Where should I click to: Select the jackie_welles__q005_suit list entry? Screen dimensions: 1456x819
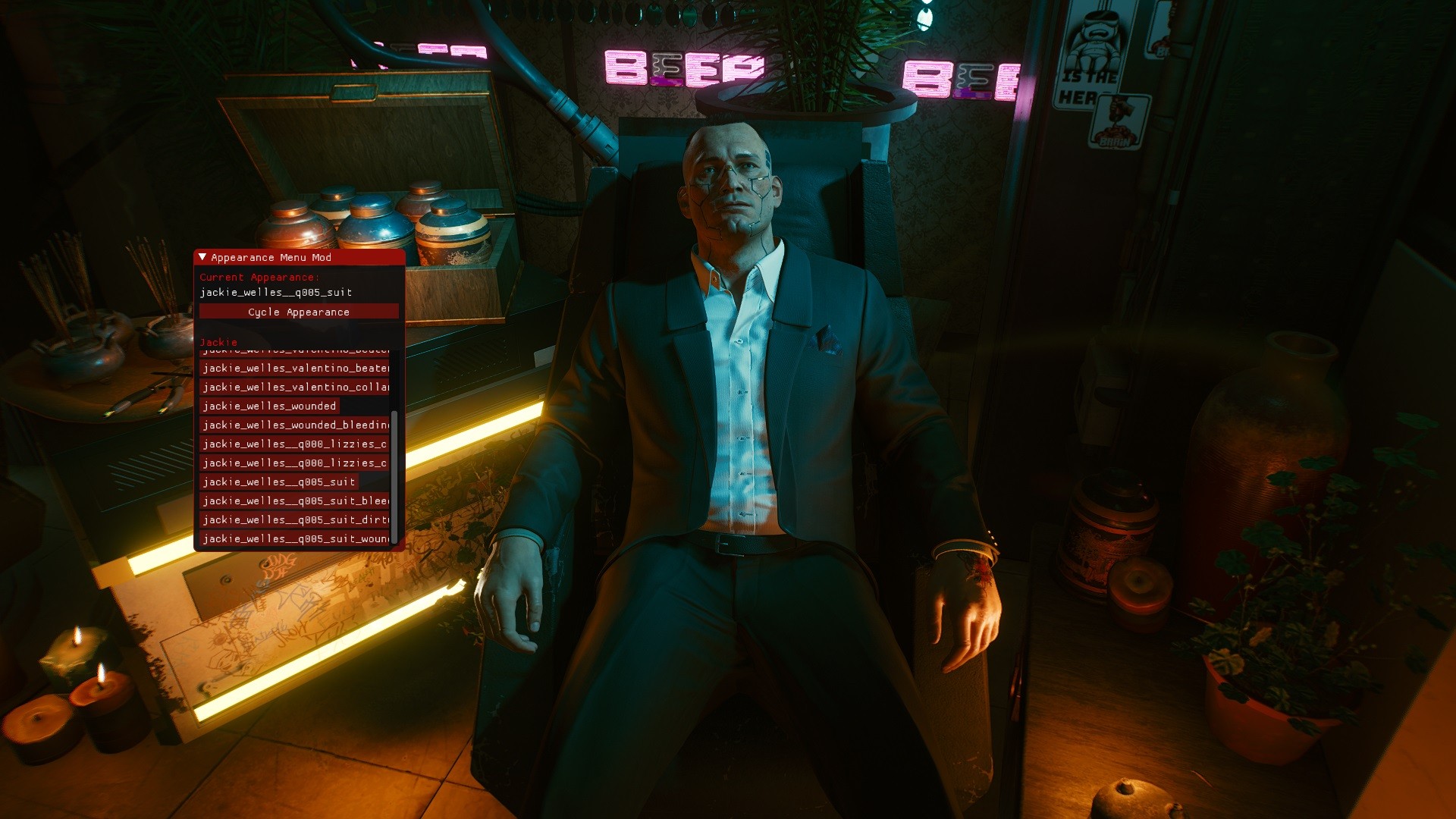click(278, 482)
